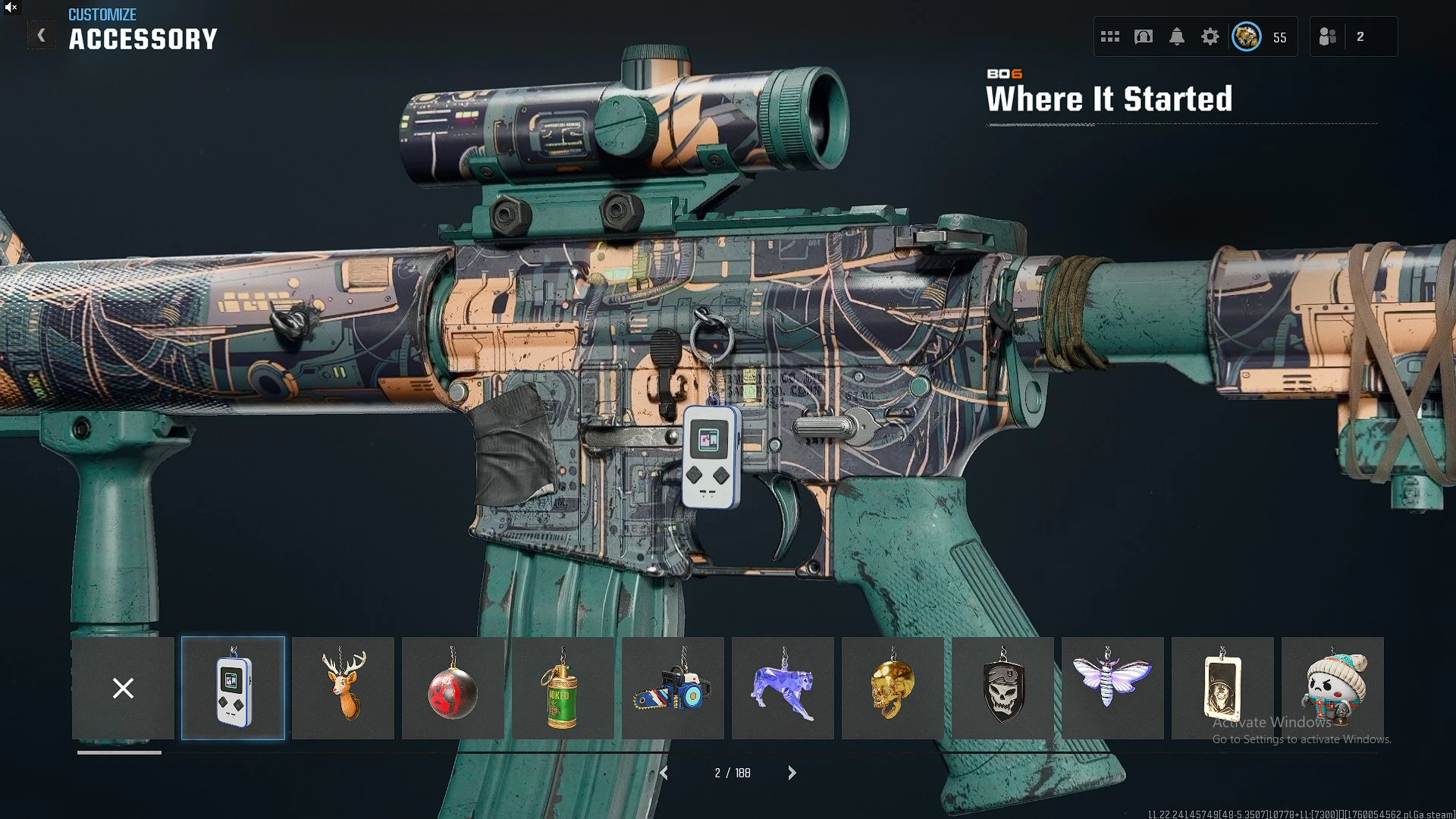Pick the blue chainsaw charm
The height and width of the screenshot is (819, 1456).
[x=673, y=688]
